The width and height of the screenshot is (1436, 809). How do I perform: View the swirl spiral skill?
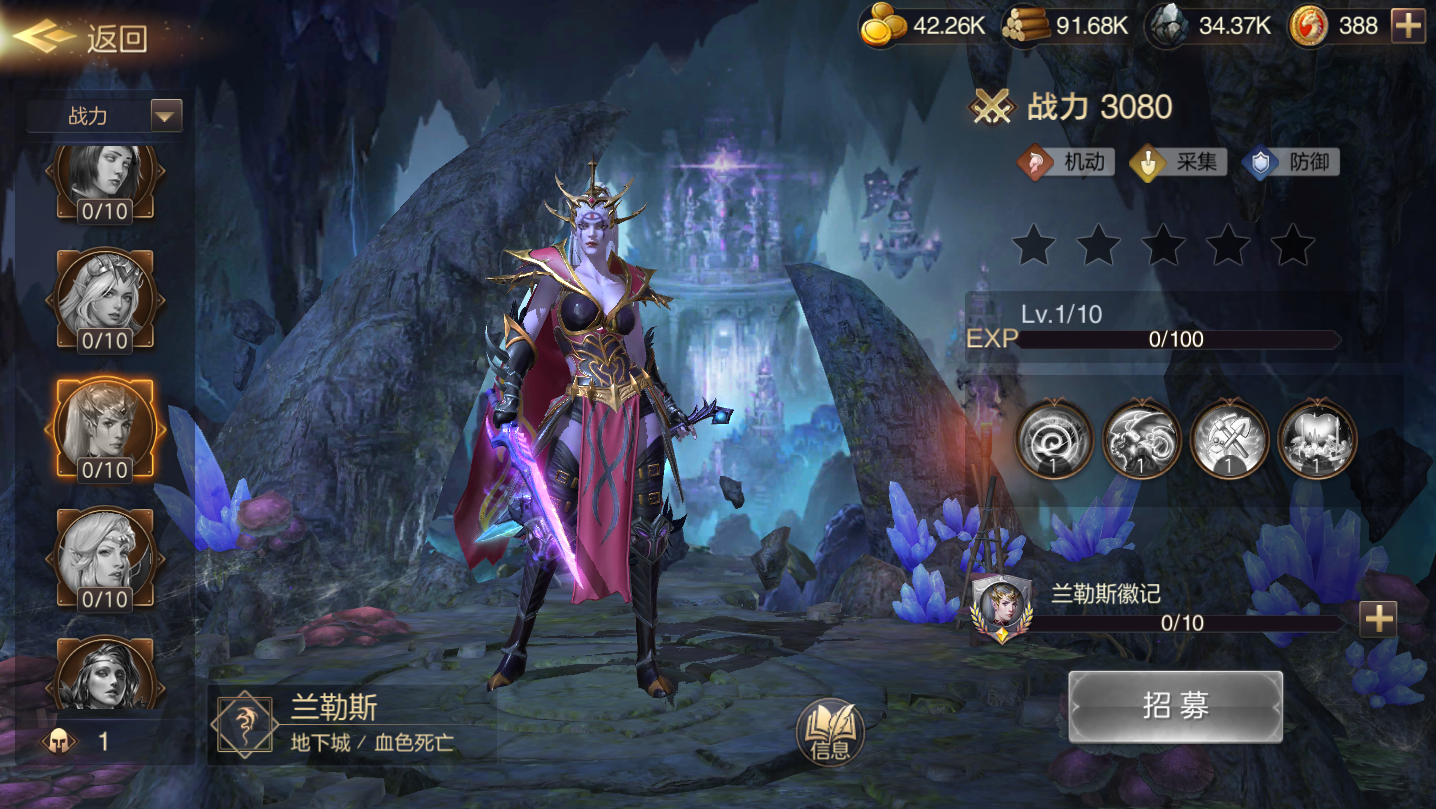coord(1054,439)
